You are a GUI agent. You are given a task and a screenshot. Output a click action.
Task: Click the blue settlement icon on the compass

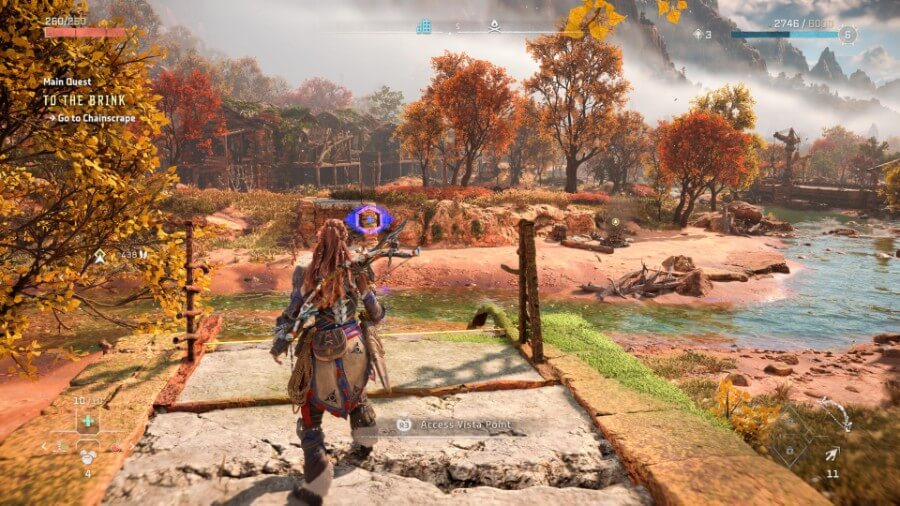[x=424, y=28]
